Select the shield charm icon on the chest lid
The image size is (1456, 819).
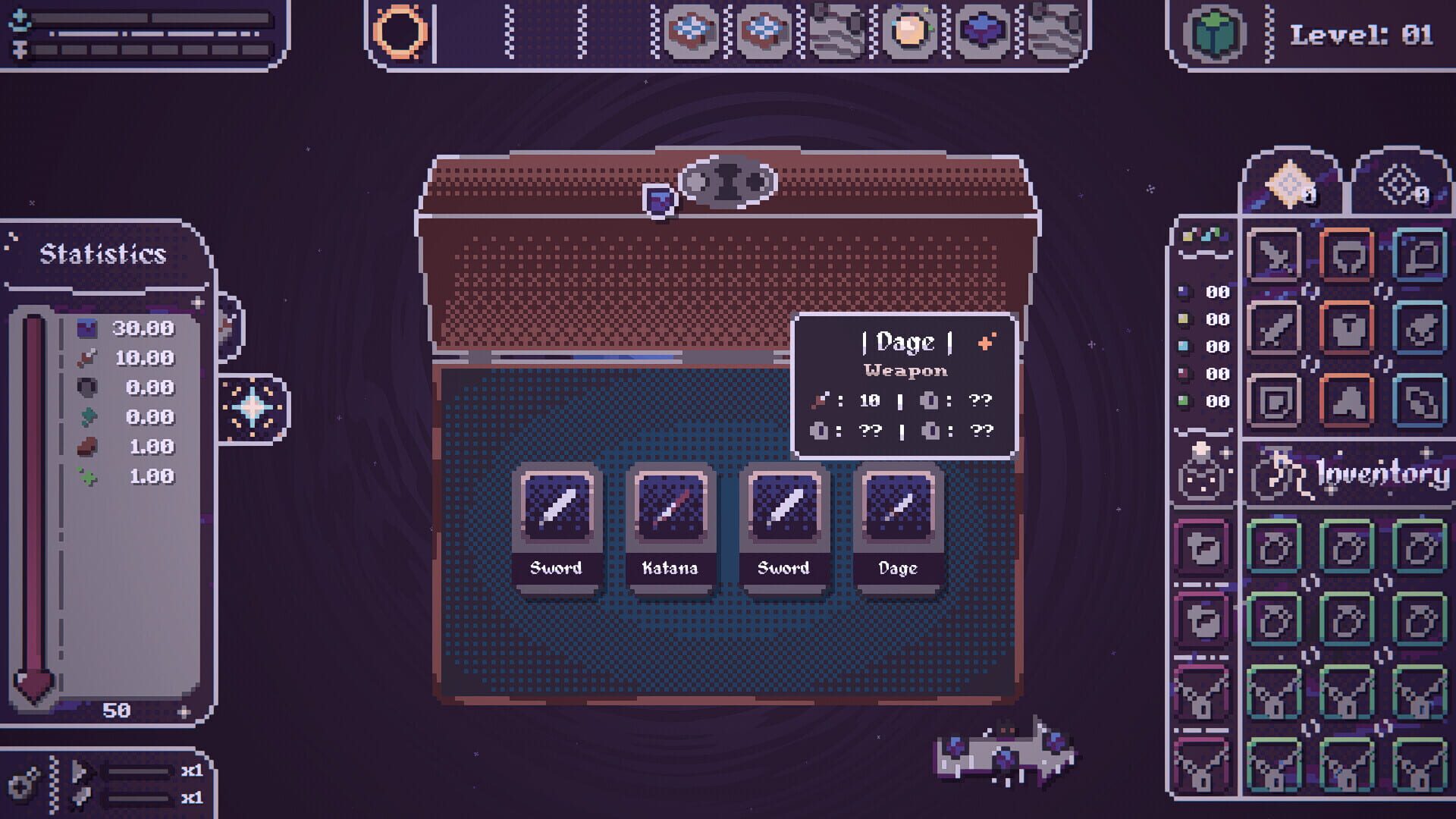pos(660,197)
